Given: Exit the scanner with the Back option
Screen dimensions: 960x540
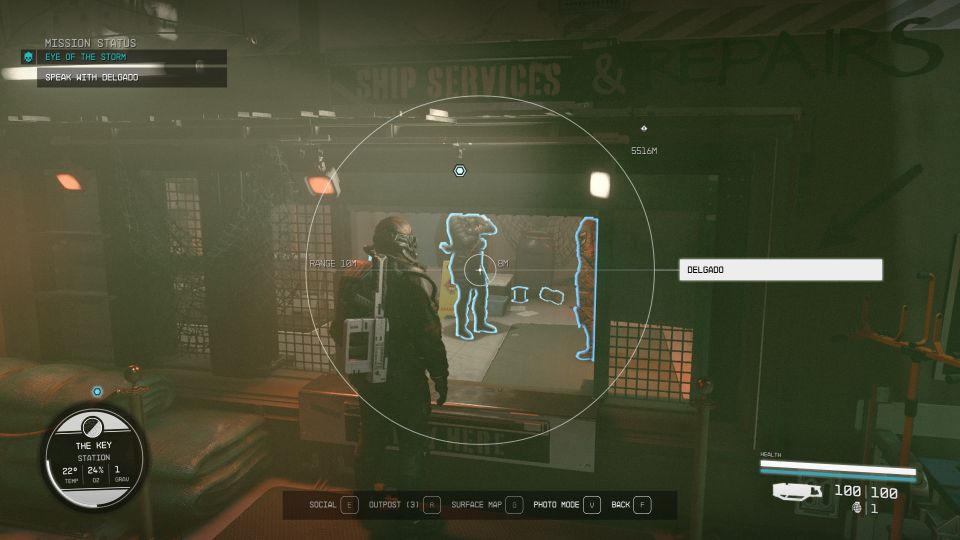Looking at the screenshot, I should pyautogui.click(x=630, y=505).
